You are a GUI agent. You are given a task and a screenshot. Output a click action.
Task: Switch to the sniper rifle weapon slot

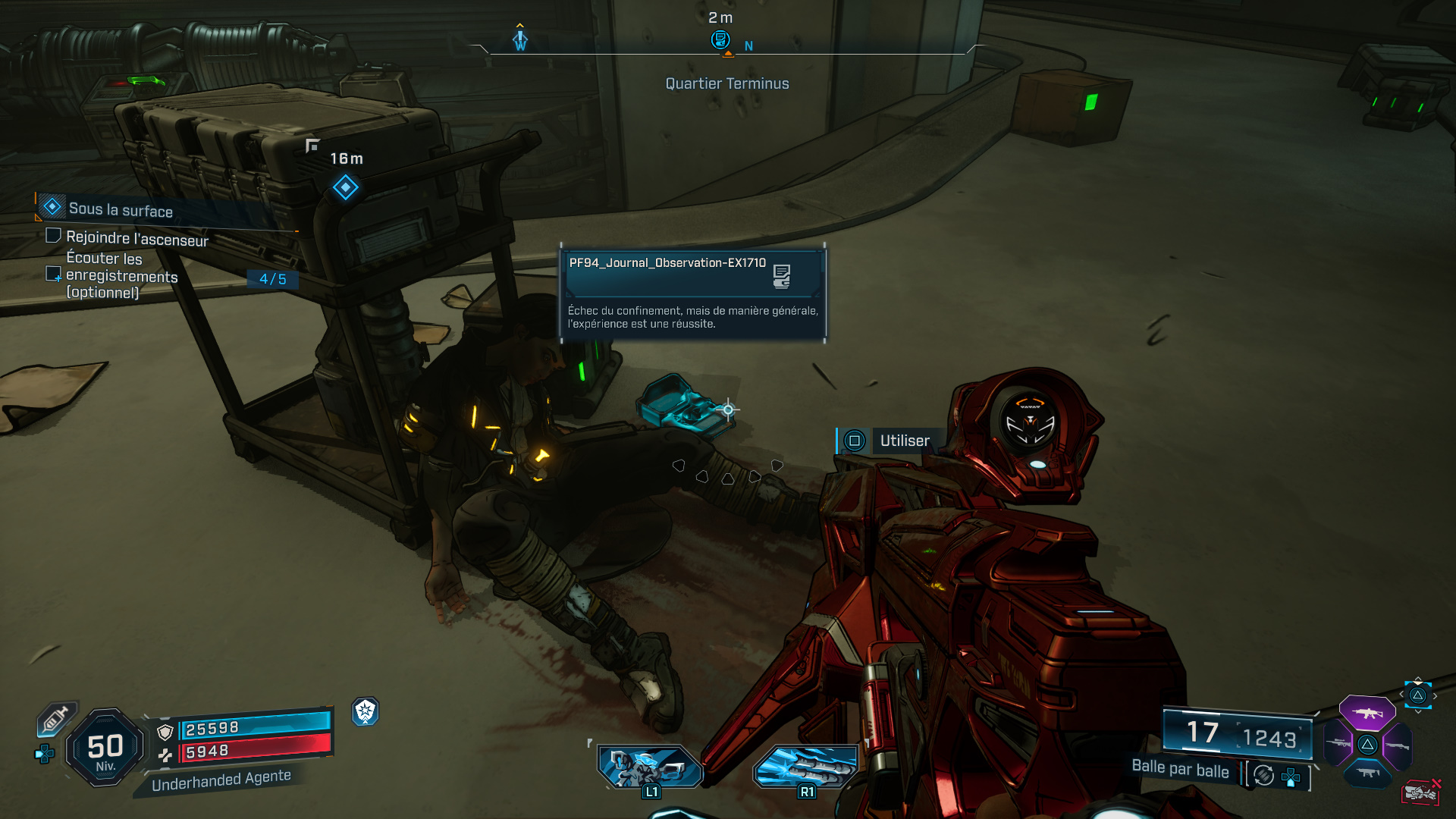(1338, 744)
